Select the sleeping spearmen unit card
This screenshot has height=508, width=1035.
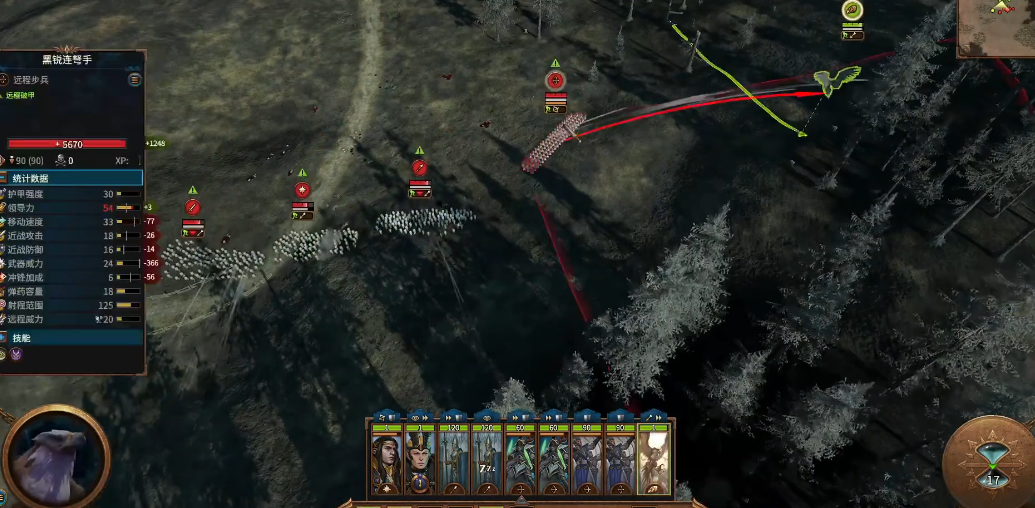pyautogui.click(x=487, y=461)
